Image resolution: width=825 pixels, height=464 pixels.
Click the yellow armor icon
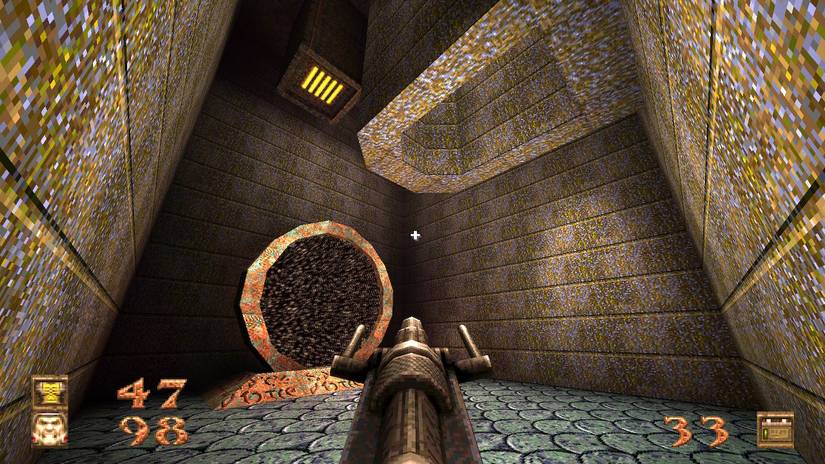pyautogui.click(x=49, y=392)
